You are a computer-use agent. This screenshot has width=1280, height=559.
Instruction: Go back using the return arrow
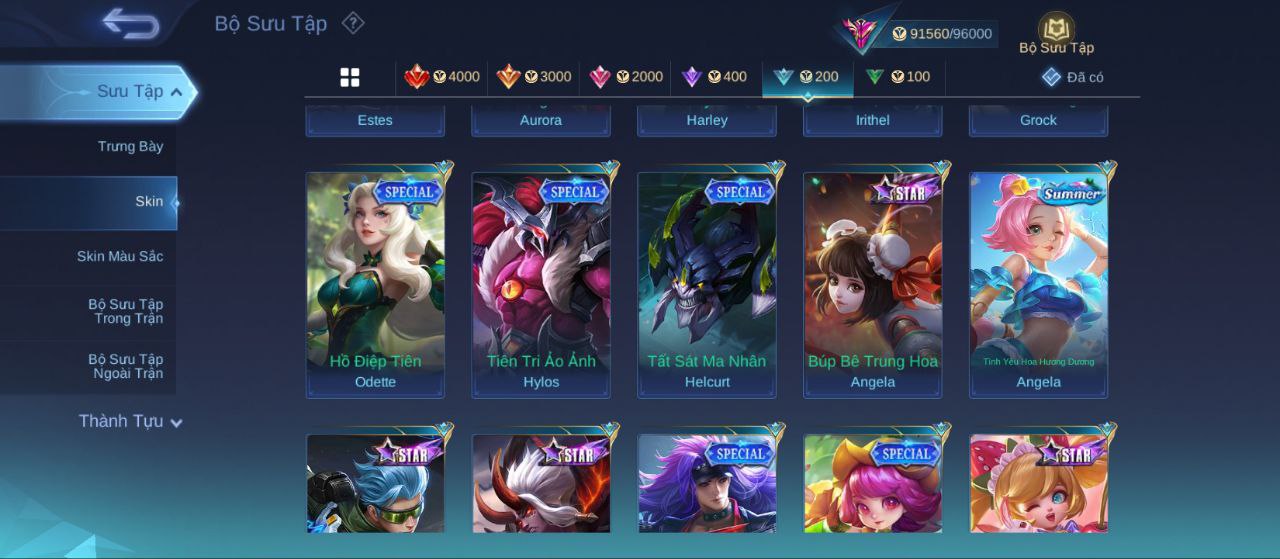tap(130, 23)
